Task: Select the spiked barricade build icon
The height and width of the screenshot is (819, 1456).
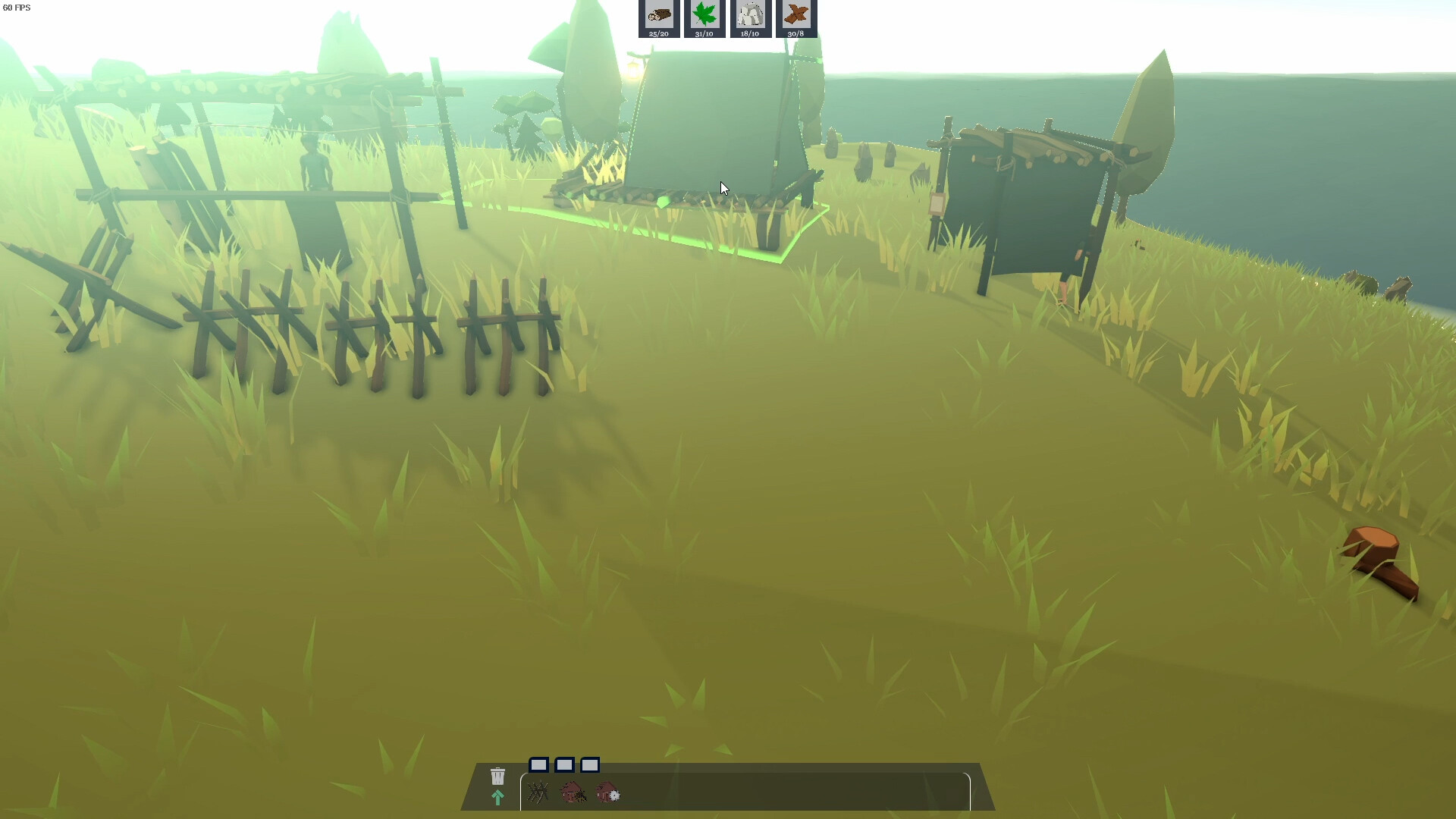Action: pos(540,793)
